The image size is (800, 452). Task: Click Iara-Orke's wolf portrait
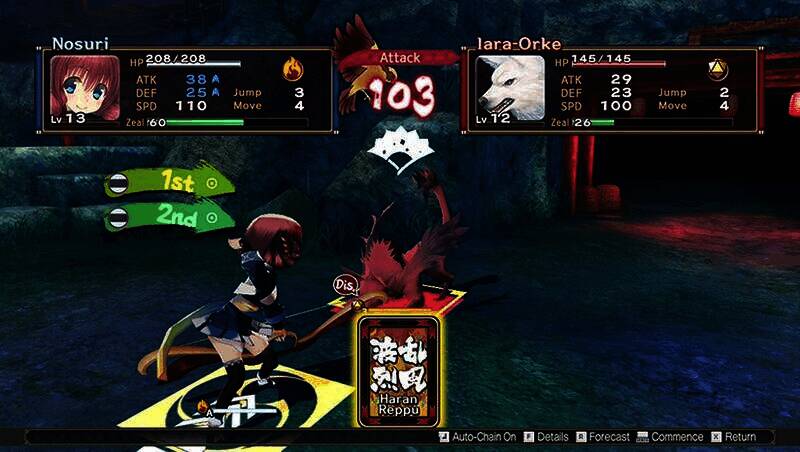click(510, 88)
